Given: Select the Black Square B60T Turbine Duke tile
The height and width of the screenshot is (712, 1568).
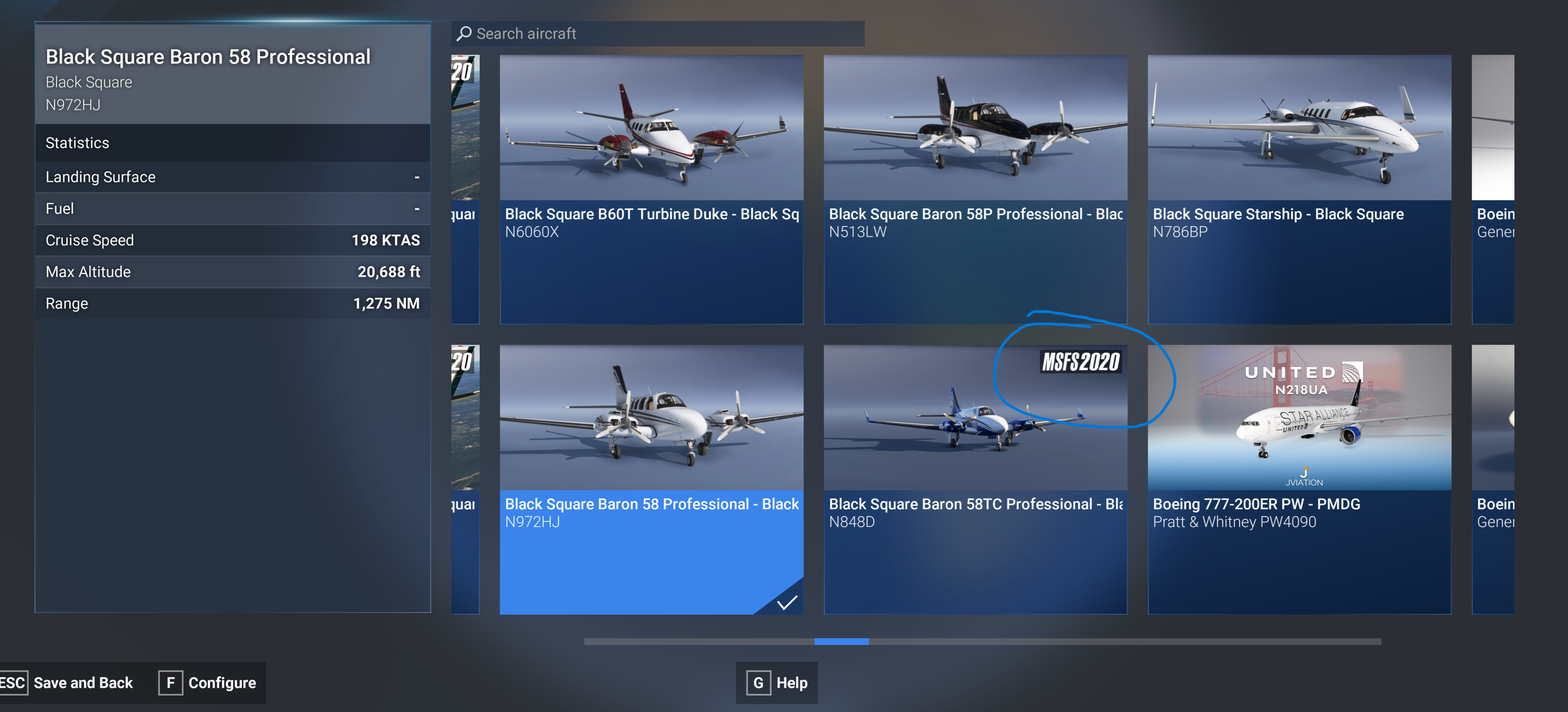Looking at the screenshot, I should coord(651,188).
